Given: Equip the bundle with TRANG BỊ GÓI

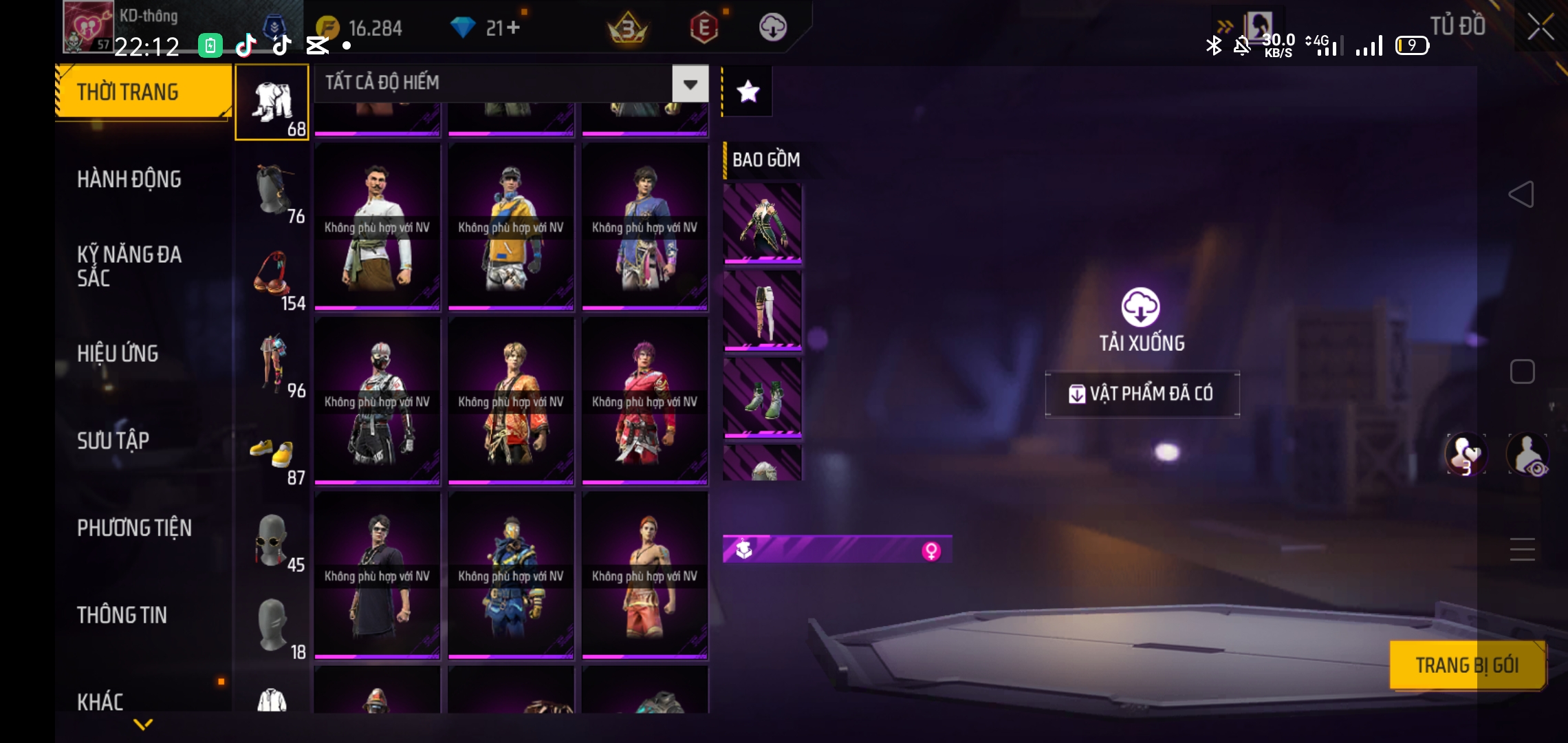Looking at the screenshot, I should [x=1467, y=665].
